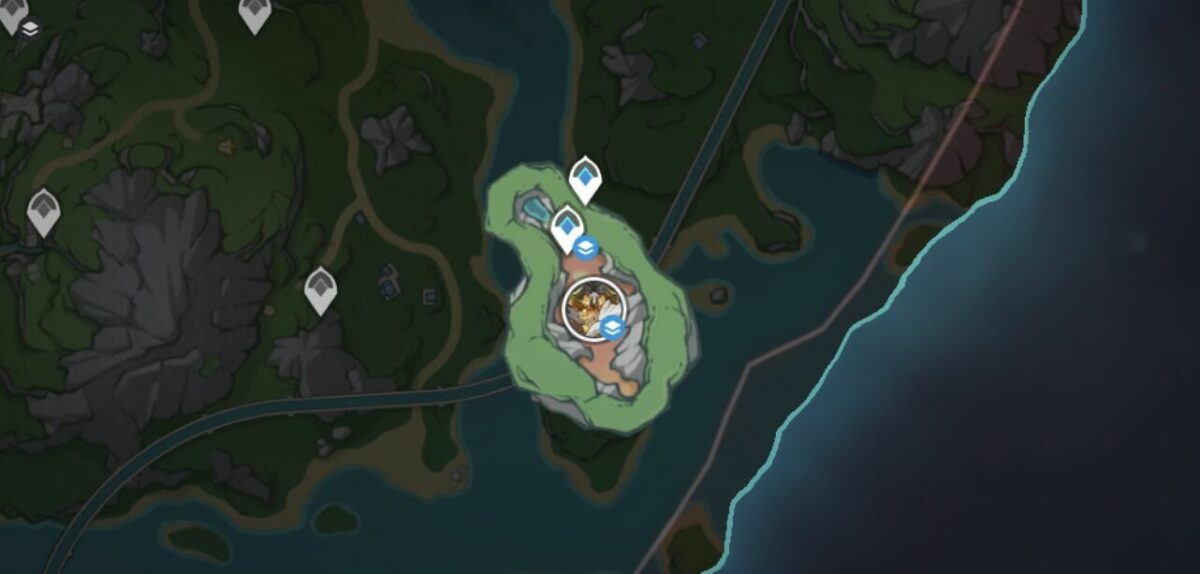Select the blue waypoint farthest from the boss portrait
This screenshot has height=574, width=1200.
click(585, 178)
